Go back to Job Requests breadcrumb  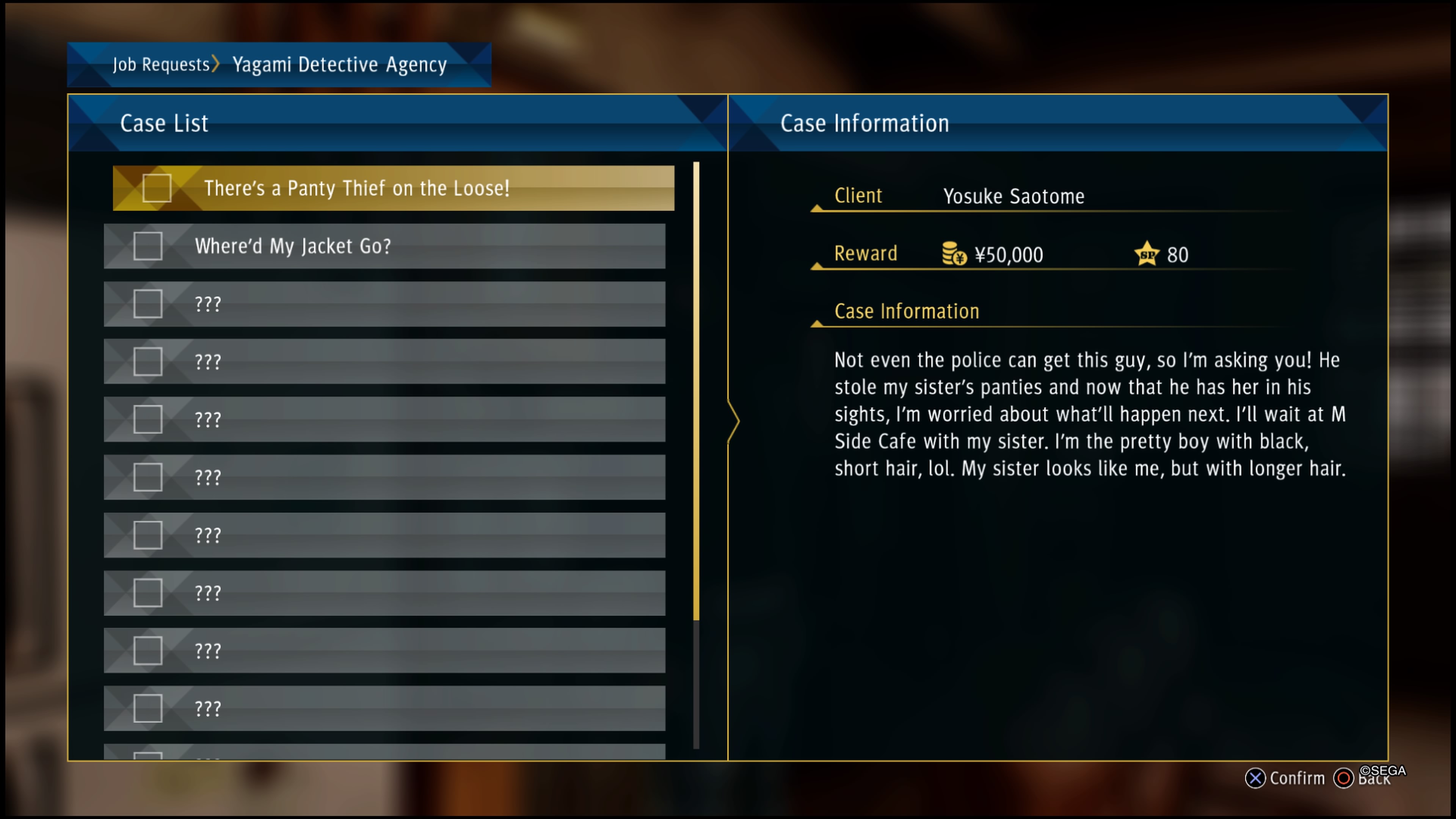(x=161, y=64)
